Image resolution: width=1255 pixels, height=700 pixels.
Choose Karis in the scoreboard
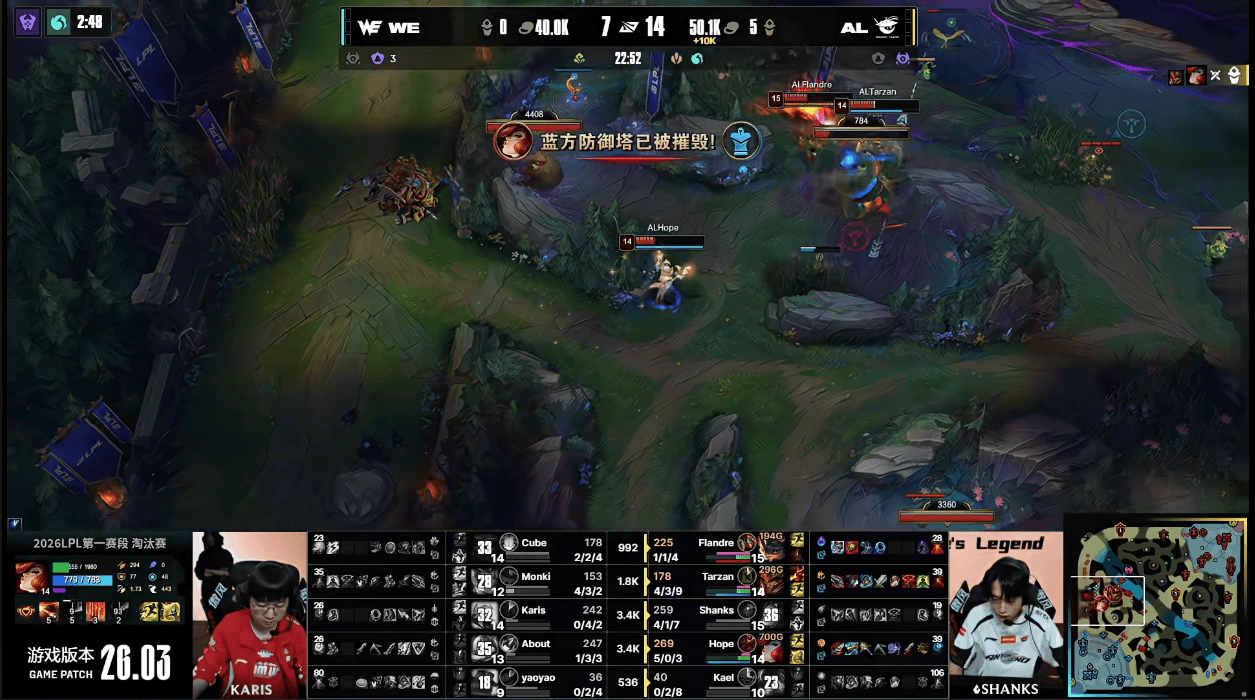tap(534, 616)
